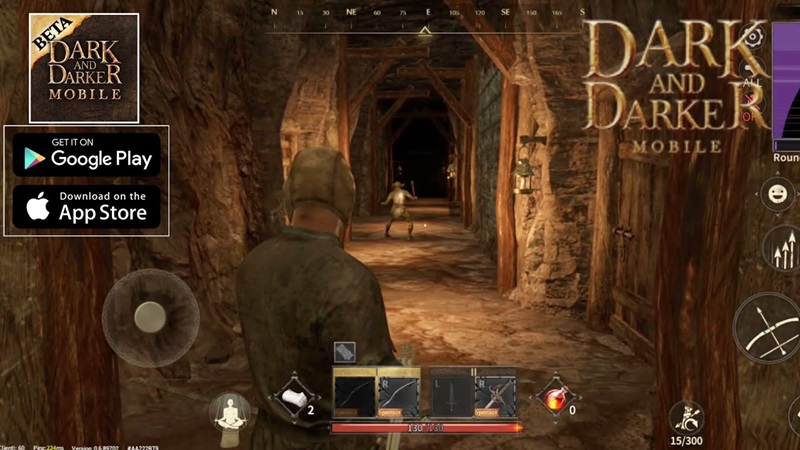This screenshot has height=450, width=800.
Task: Drink the red health potion
Action: pyautogui.click(x=554, y=398)
